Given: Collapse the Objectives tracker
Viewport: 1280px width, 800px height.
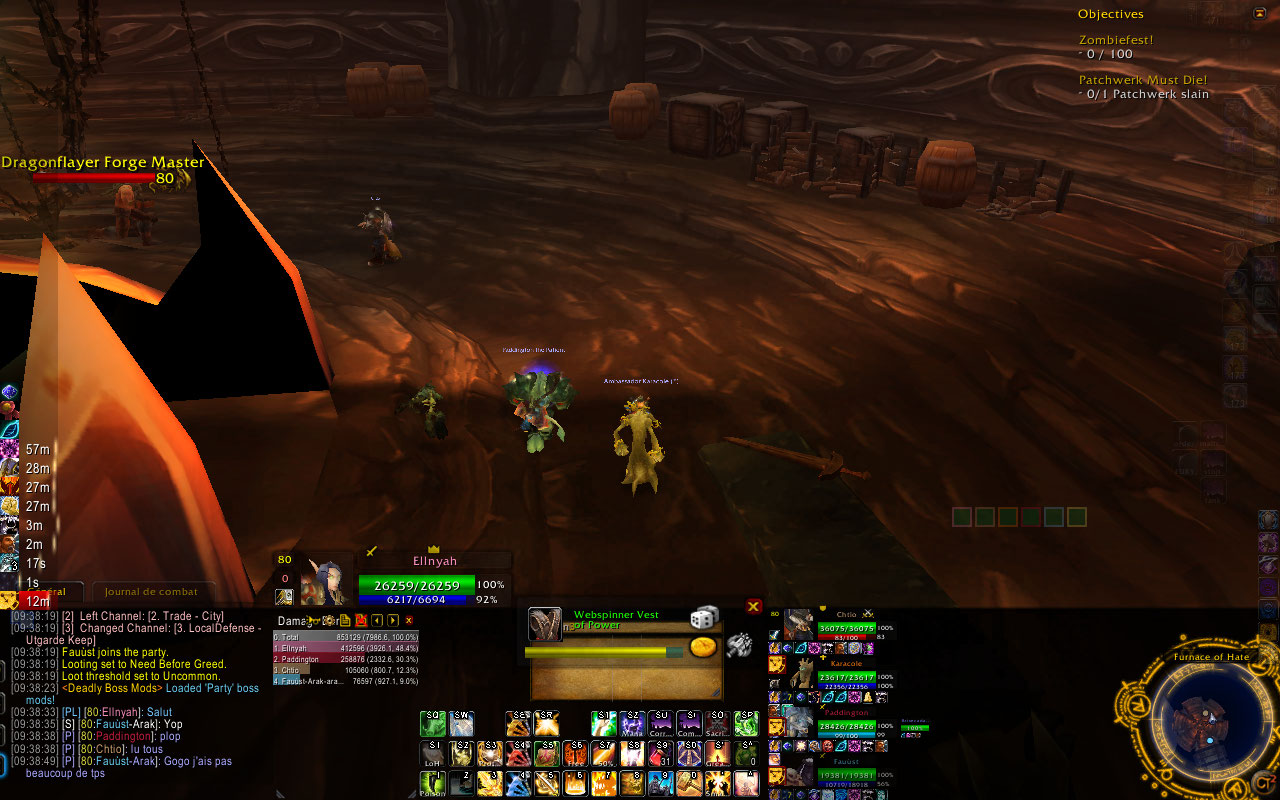Looking at the screenshot, I should click(1259, 14).
